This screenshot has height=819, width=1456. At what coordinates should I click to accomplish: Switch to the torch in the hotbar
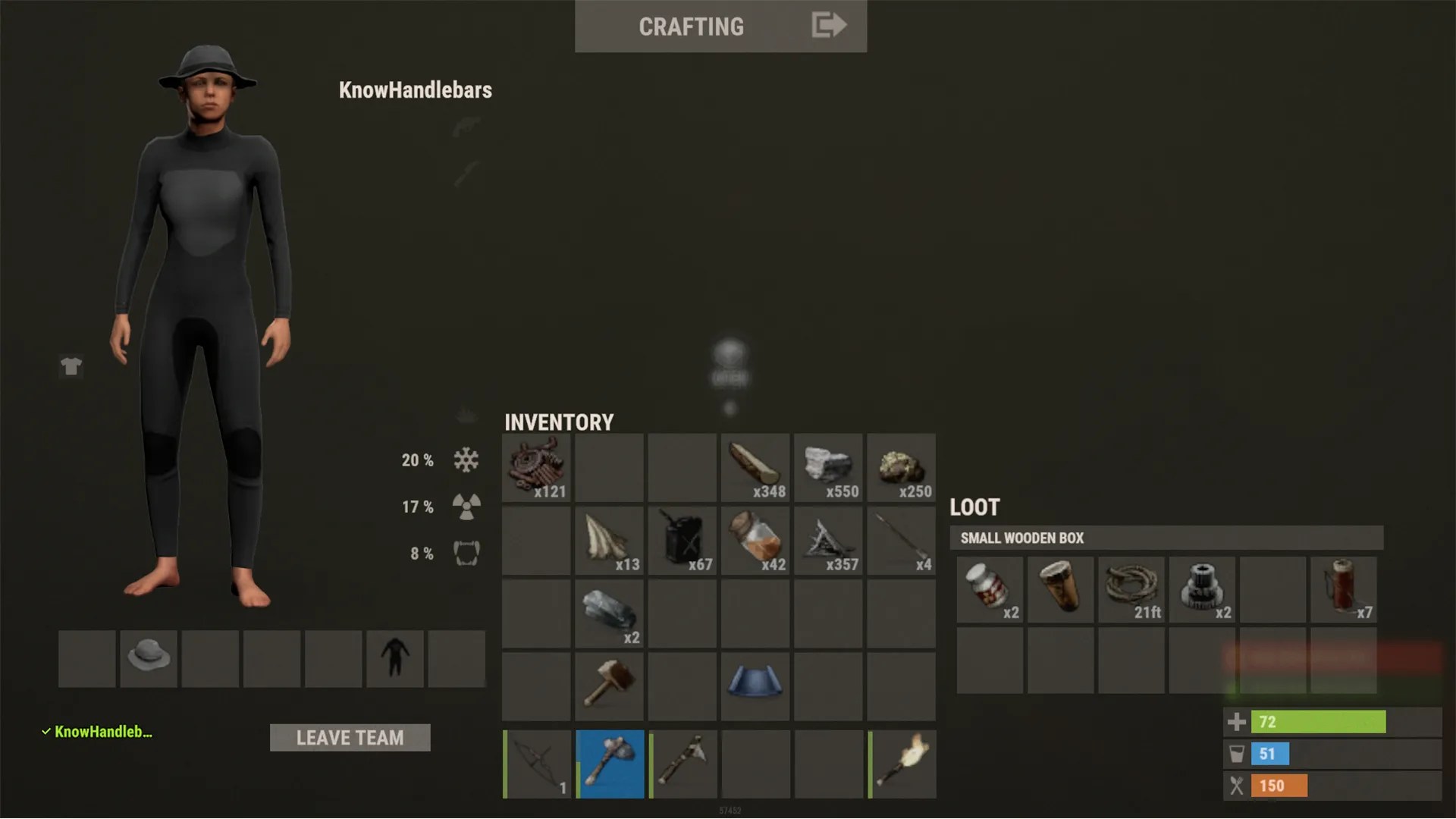(x=900, y=764)
